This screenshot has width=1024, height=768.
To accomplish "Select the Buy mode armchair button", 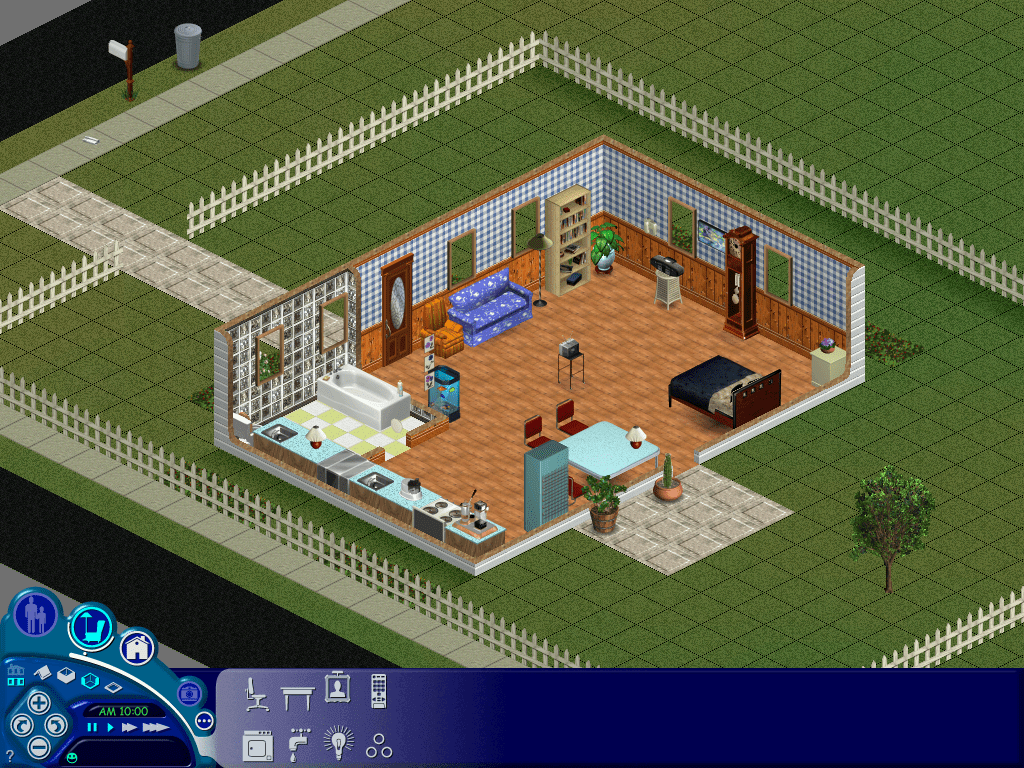I will coord(92,627).
